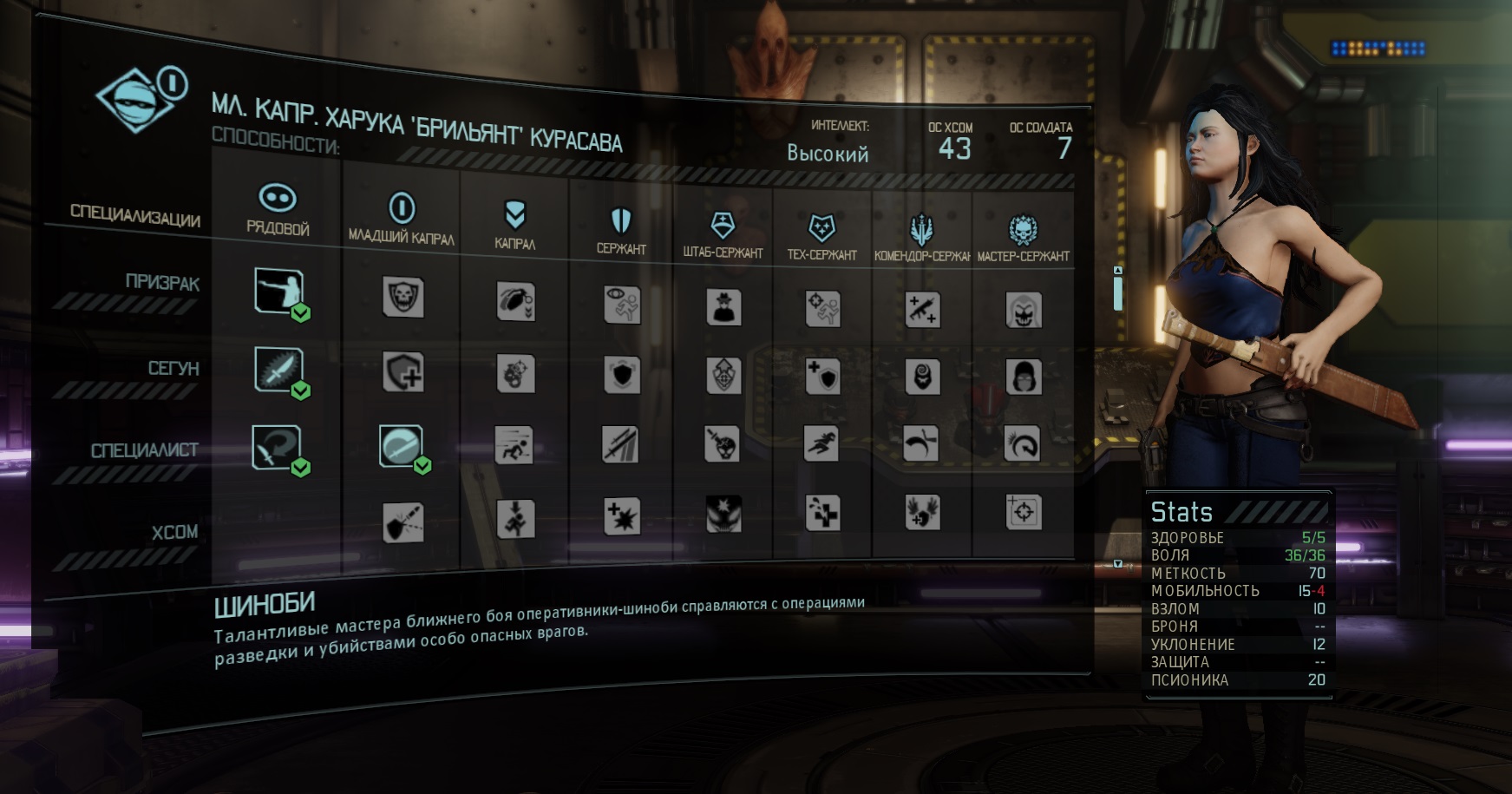Select the eye and running man ability
This screenshot has width=1512, height=794.
[622, 305]
